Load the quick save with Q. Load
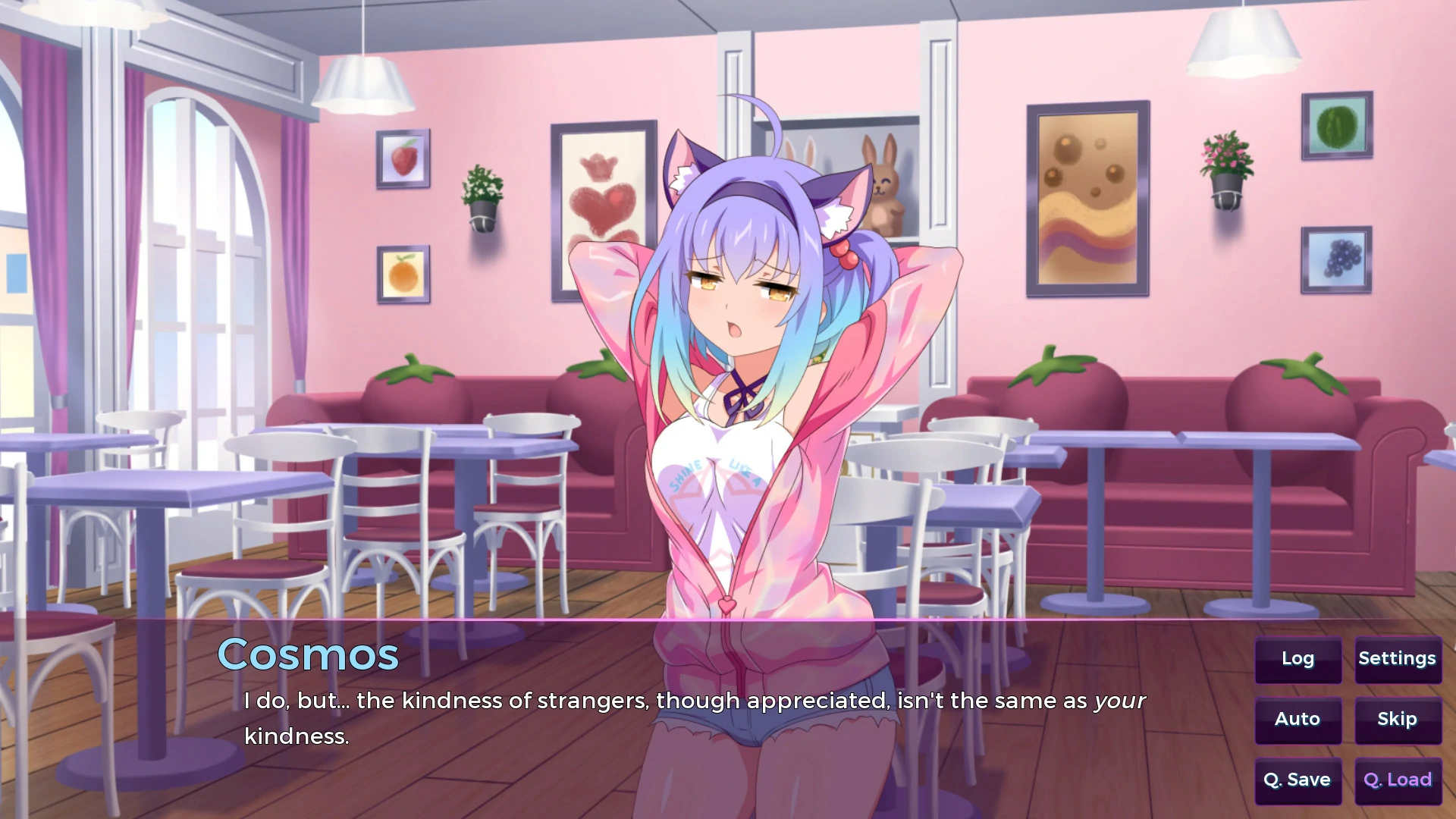The width and height of the screenshot is (1456, 819). [x=1396, y=779]
